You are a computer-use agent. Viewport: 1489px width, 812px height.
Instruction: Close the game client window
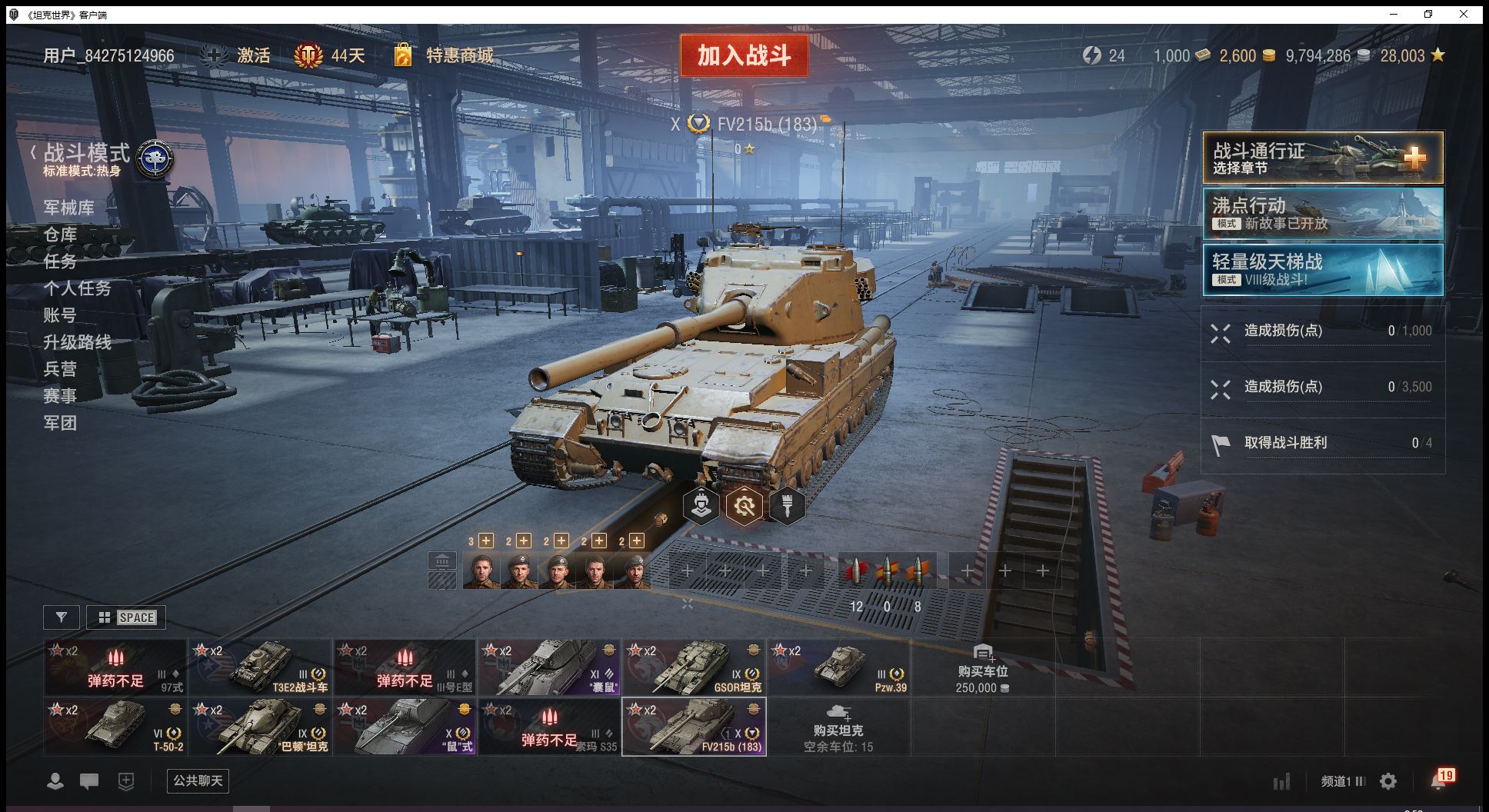[x=1464, y=14]
